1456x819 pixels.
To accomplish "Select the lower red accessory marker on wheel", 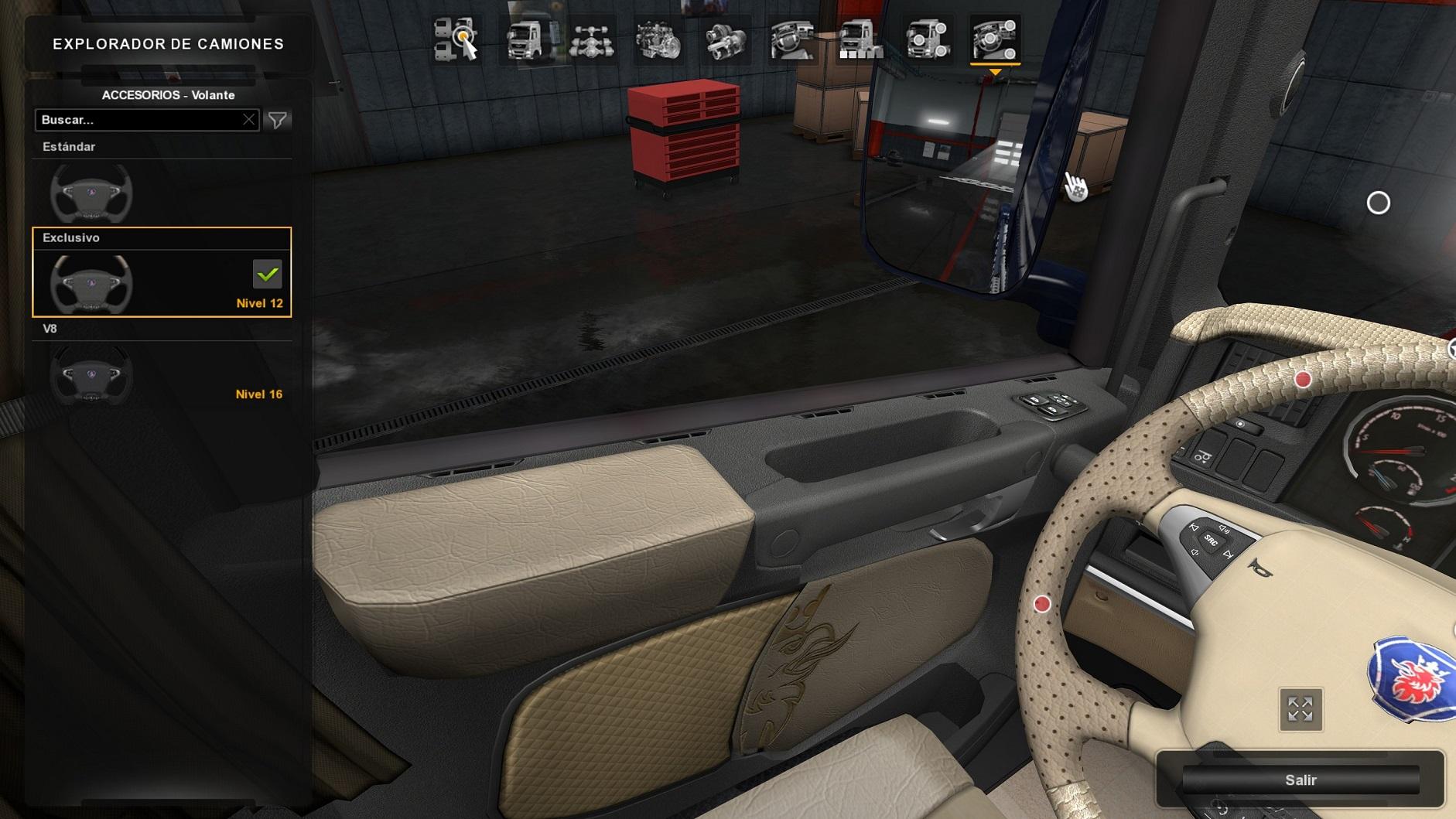I will pos(1042,604).
